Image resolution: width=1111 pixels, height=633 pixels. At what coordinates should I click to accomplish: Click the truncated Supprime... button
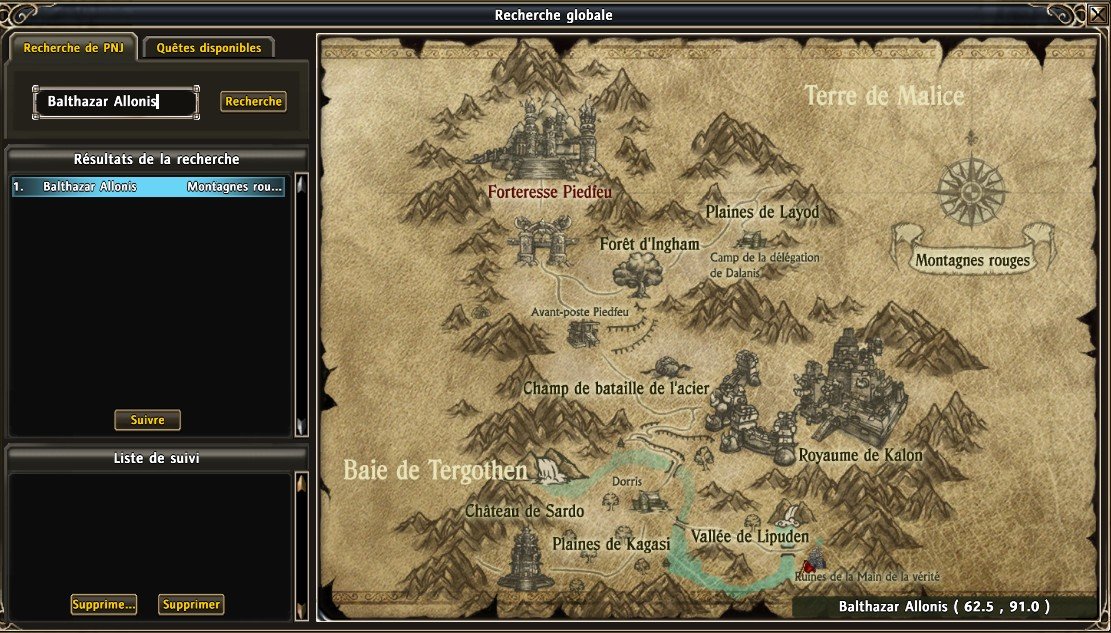point(104,605)
